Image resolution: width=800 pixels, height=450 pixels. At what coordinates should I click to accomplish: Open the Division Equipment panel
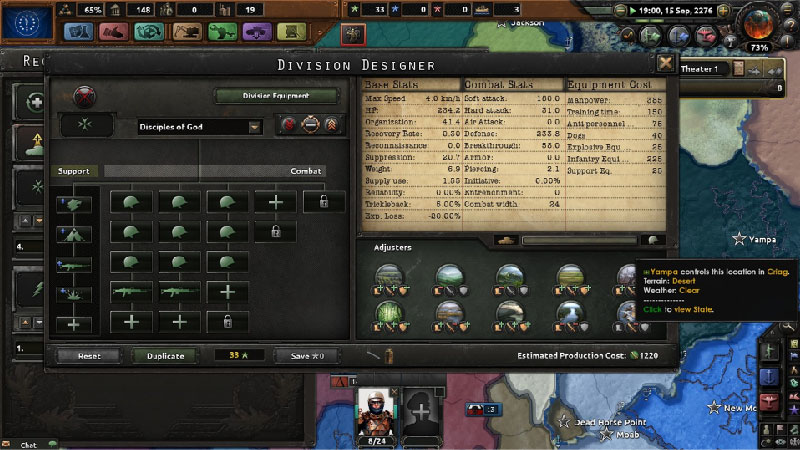pyautogui.click(x=276, y=97)
